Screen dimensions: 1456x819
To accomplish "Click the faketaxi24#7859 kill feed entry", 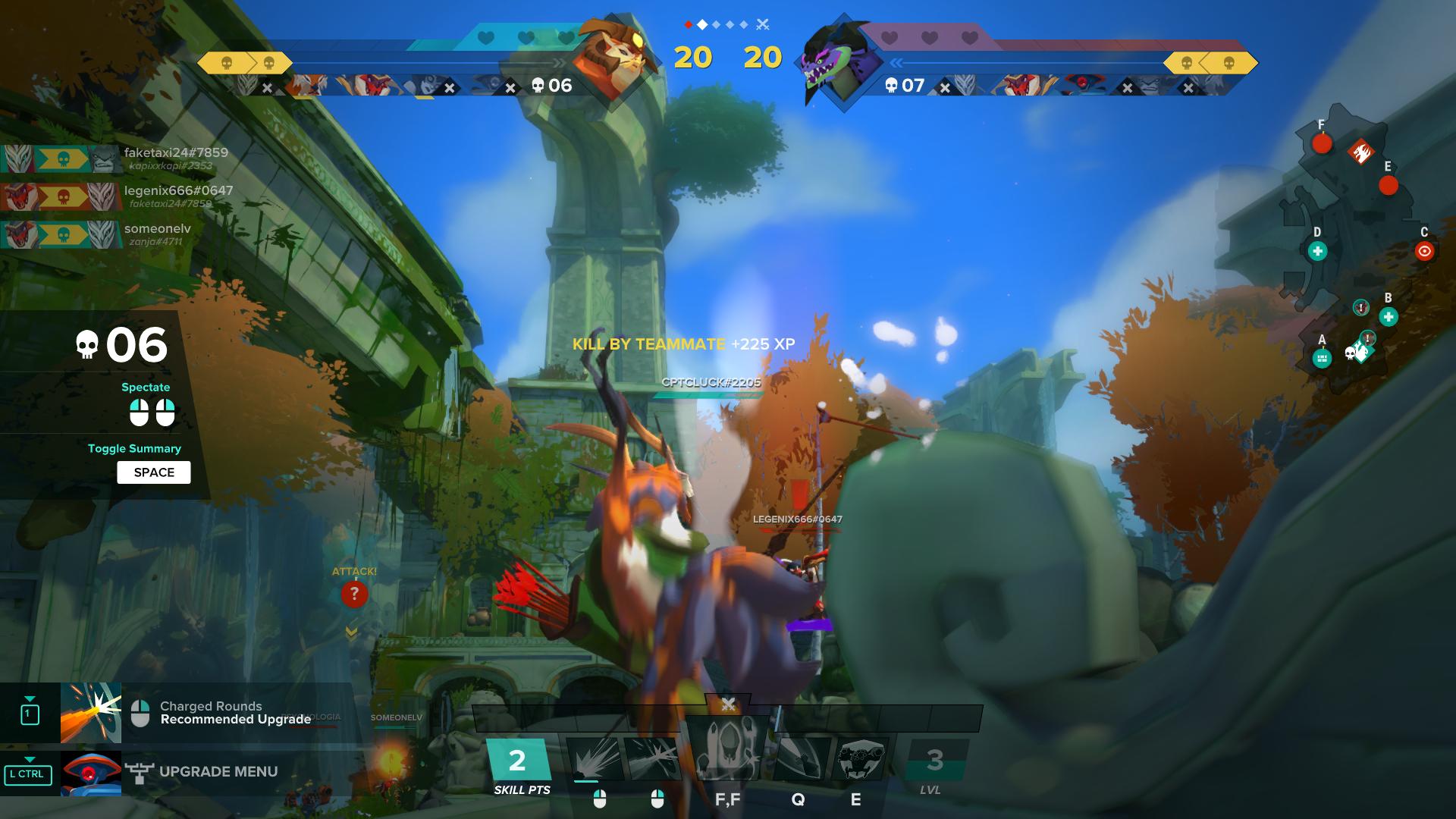I will tap(175, 153).
